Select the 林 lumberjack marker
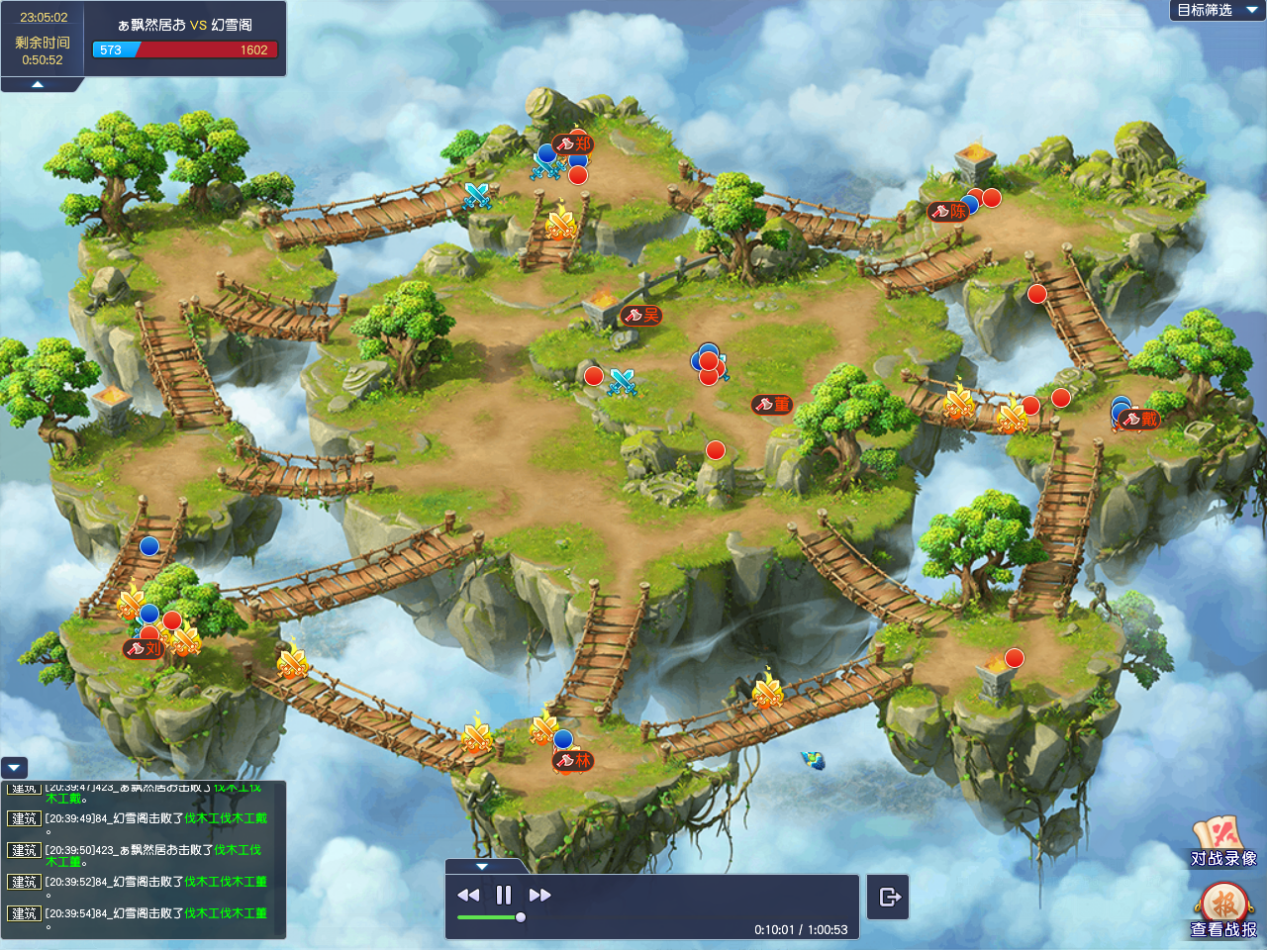This screenshot has height=950, width=1267. pyautogui.click(x=573, y=761)
